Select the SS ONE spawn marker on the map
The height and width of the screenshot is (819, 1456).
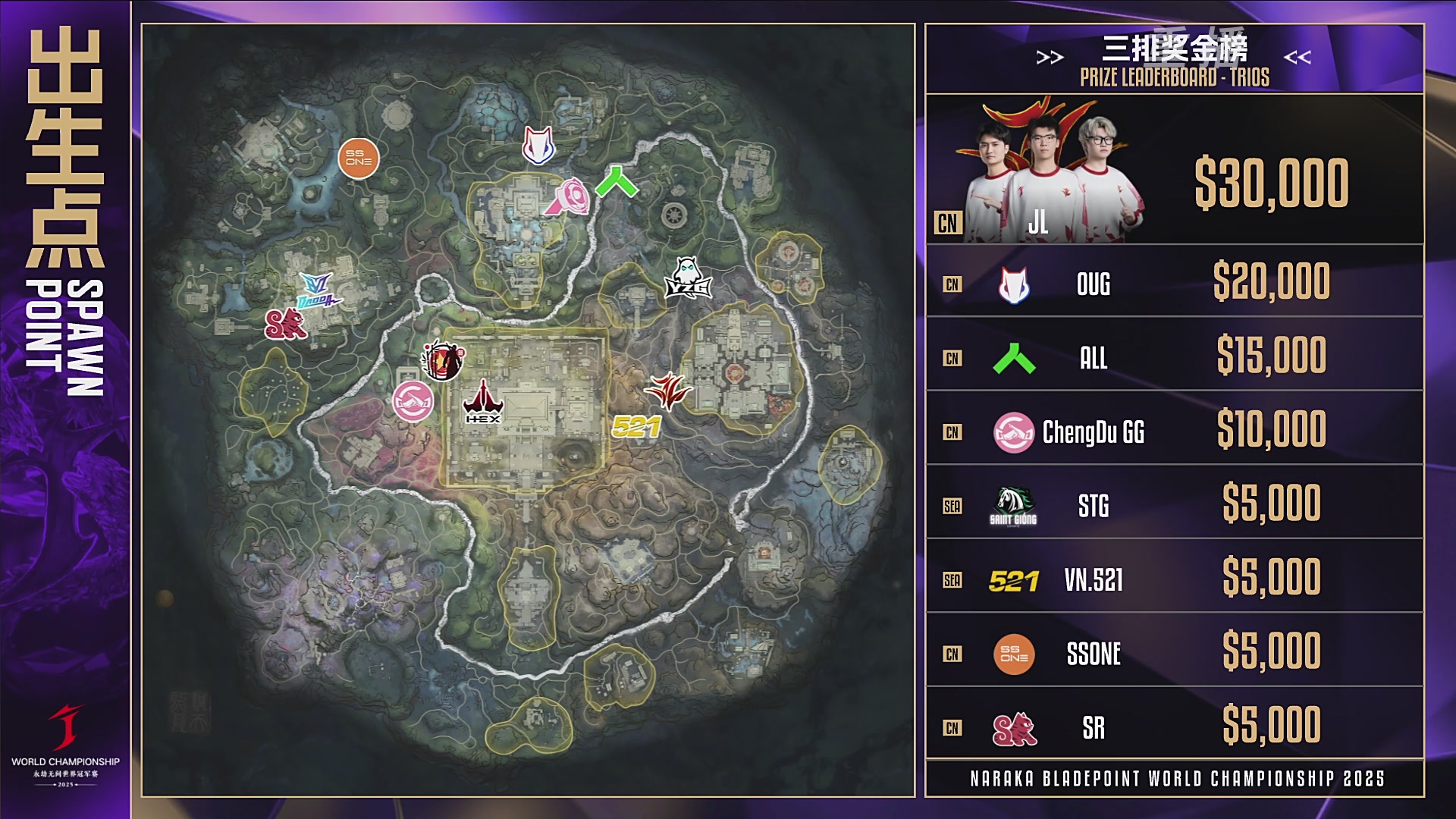coord(358,158)
